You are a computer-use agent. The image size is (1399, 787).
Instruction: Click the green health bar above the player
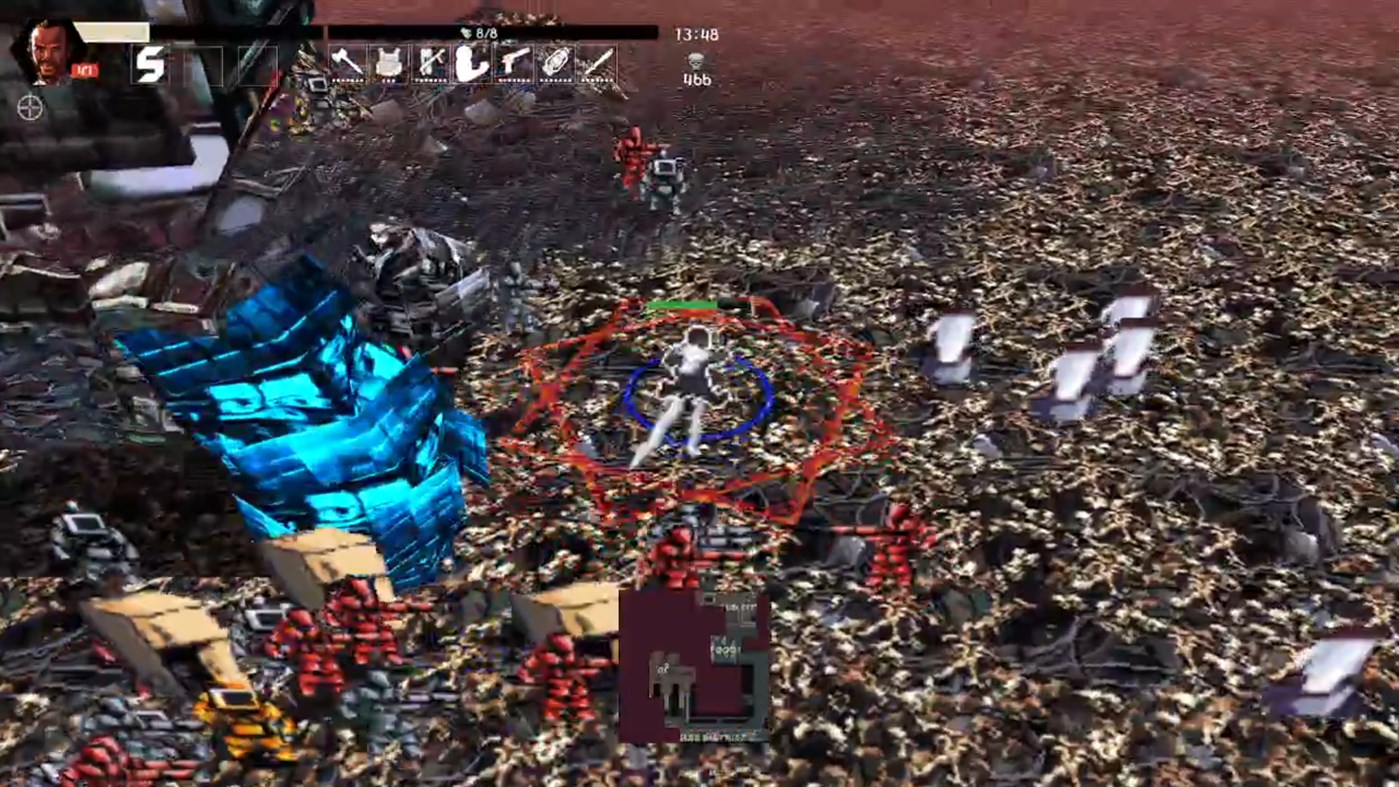(683, 305)
